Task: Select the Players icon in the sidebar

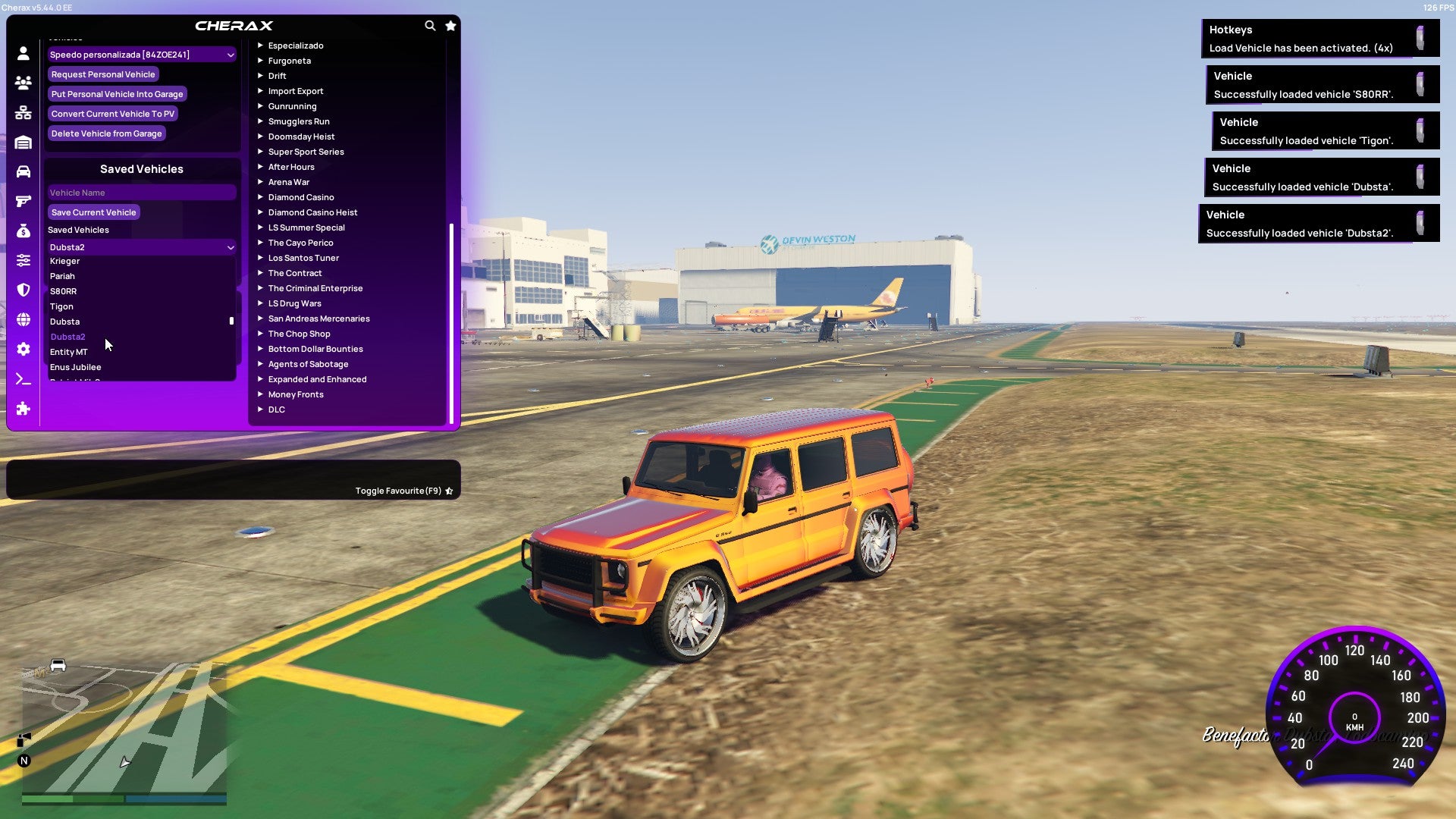Action: point(23,83)
